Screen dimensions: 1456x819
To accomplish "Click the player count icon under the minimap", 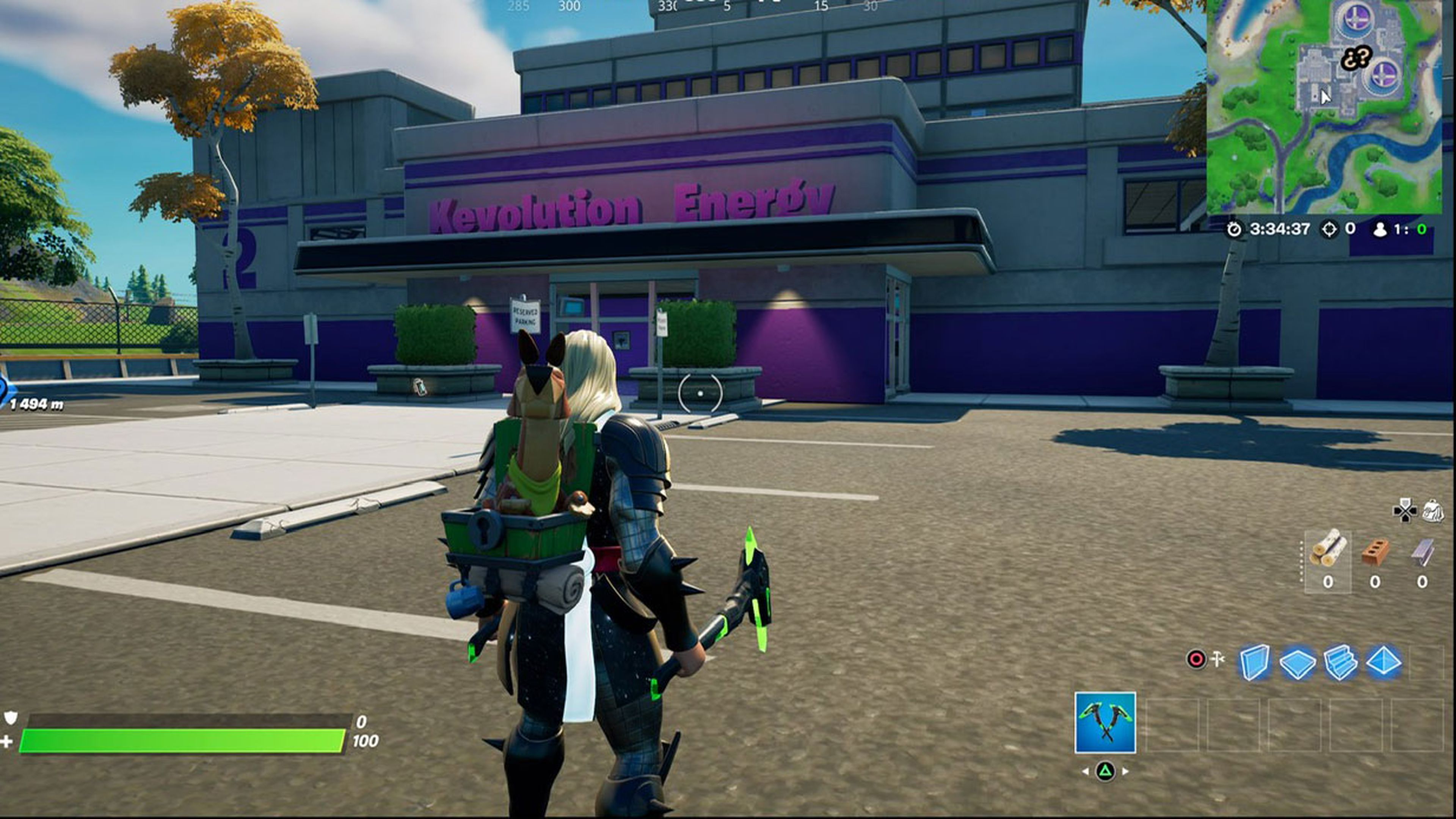I will (x=1381, y=229).
